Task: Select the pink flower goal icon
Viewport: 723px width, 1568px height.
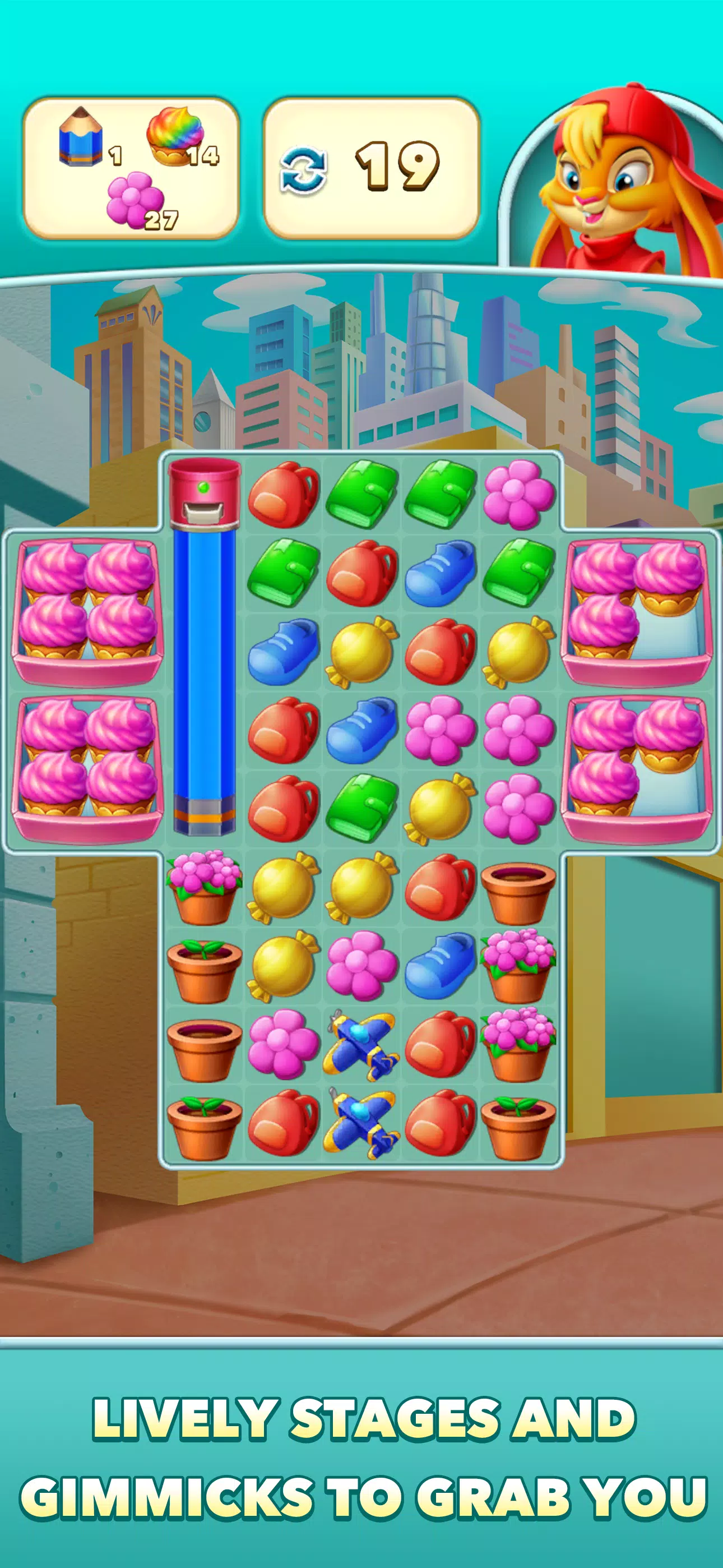Action: 135,199
